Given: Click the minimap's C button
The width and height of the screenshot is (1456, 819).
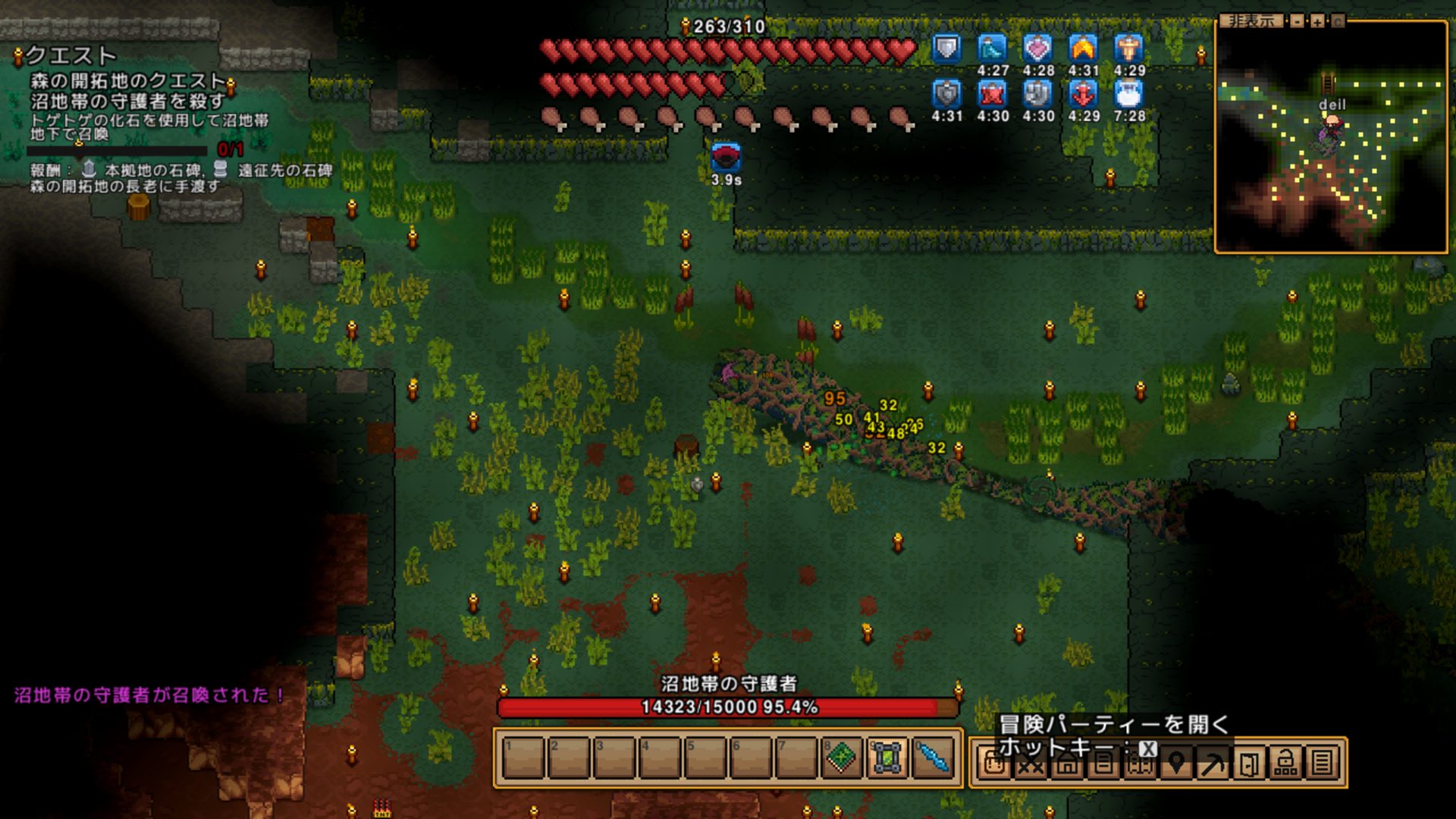Looking at the screenshot, I should pos(1338,21).
